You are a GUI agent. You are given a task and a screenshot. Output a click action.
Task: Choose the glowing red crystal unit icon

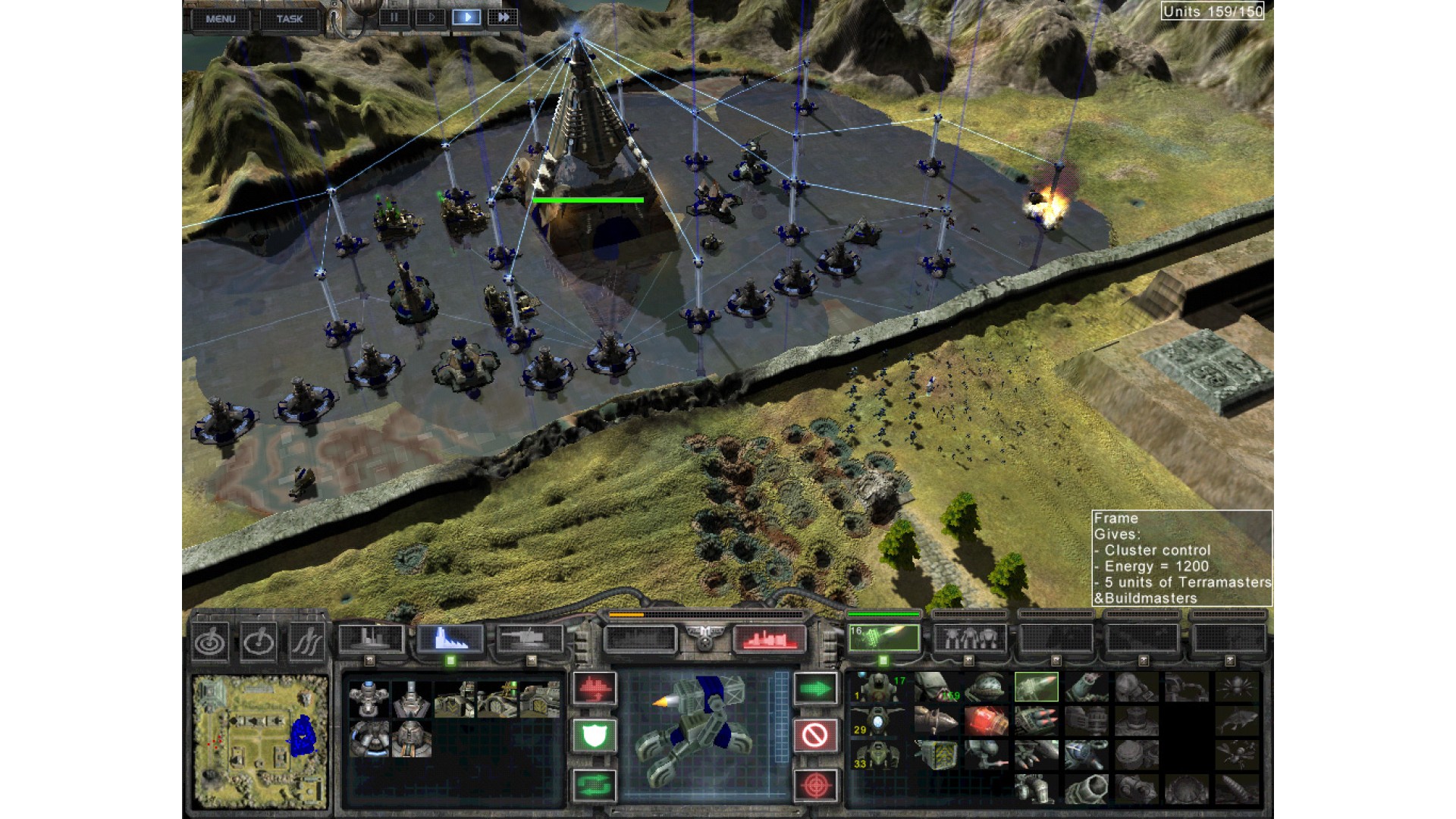coord(987,721)
